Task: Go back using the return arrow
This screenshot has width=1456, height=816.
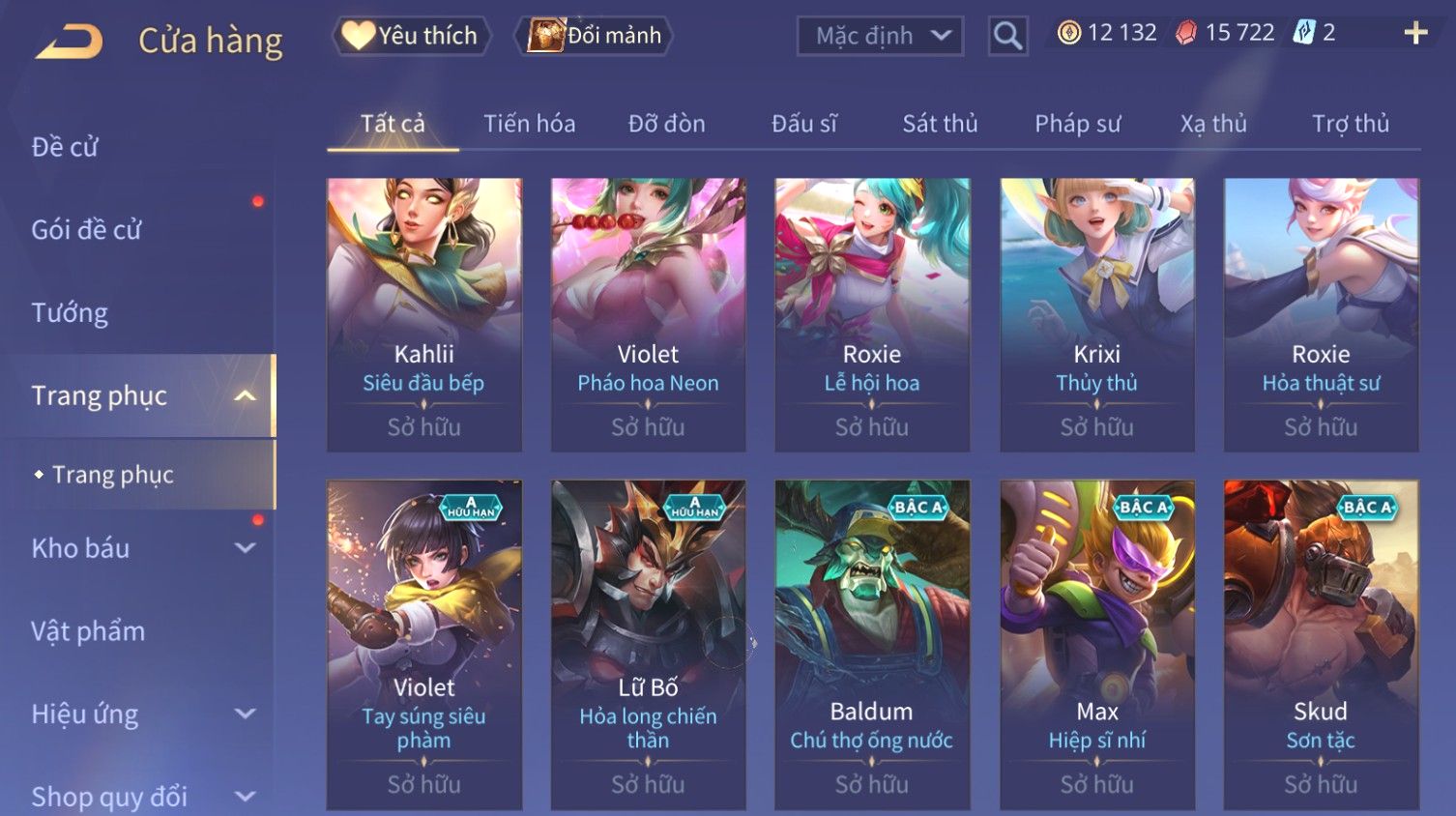Action: click(x=70, y=42)
